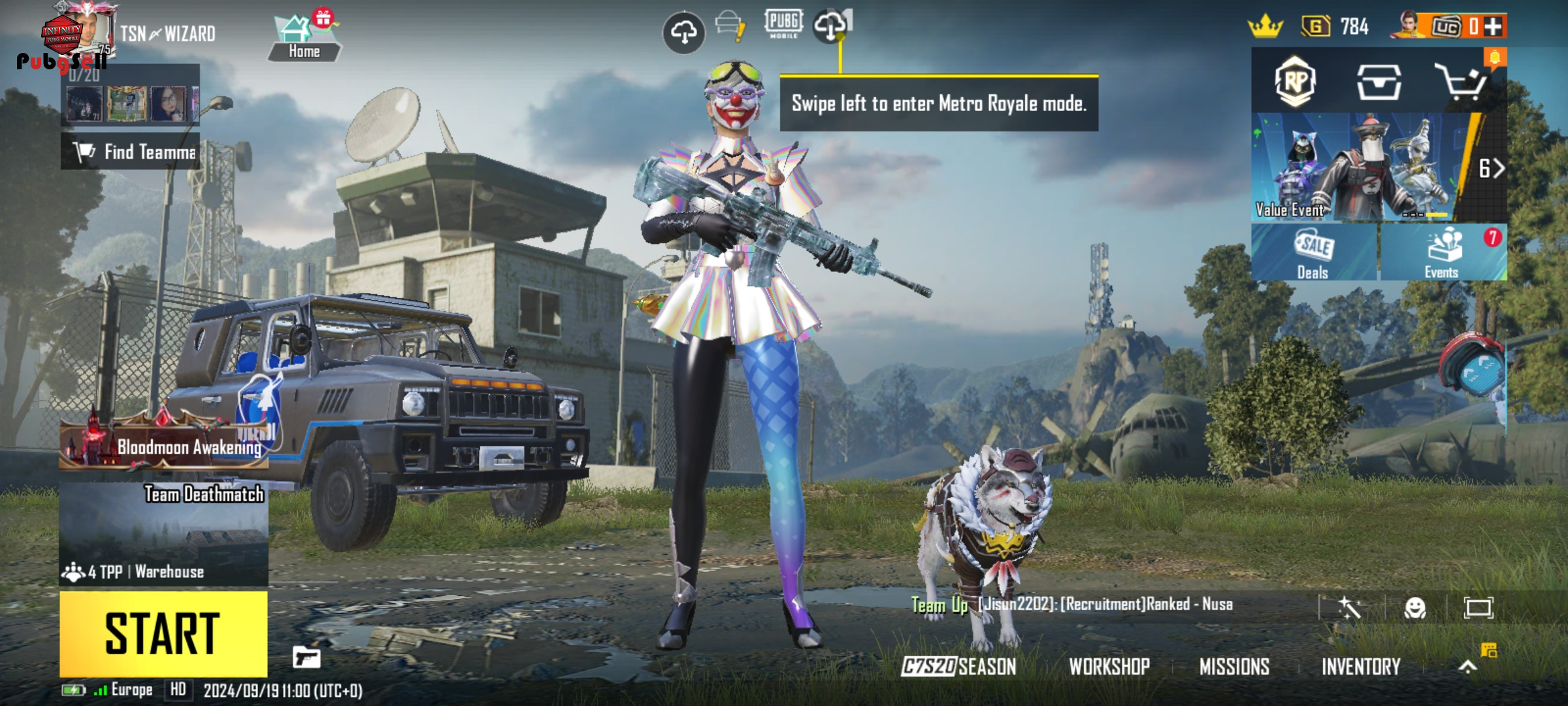This screenshot has width=1568, height=706.
Task: Tap the yellow START button
Action: click(x=163, y=633)
